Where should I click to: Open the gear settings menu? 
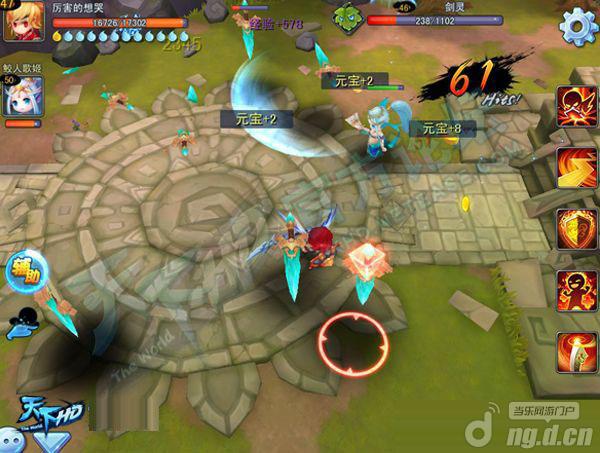[x=578, y=25]
